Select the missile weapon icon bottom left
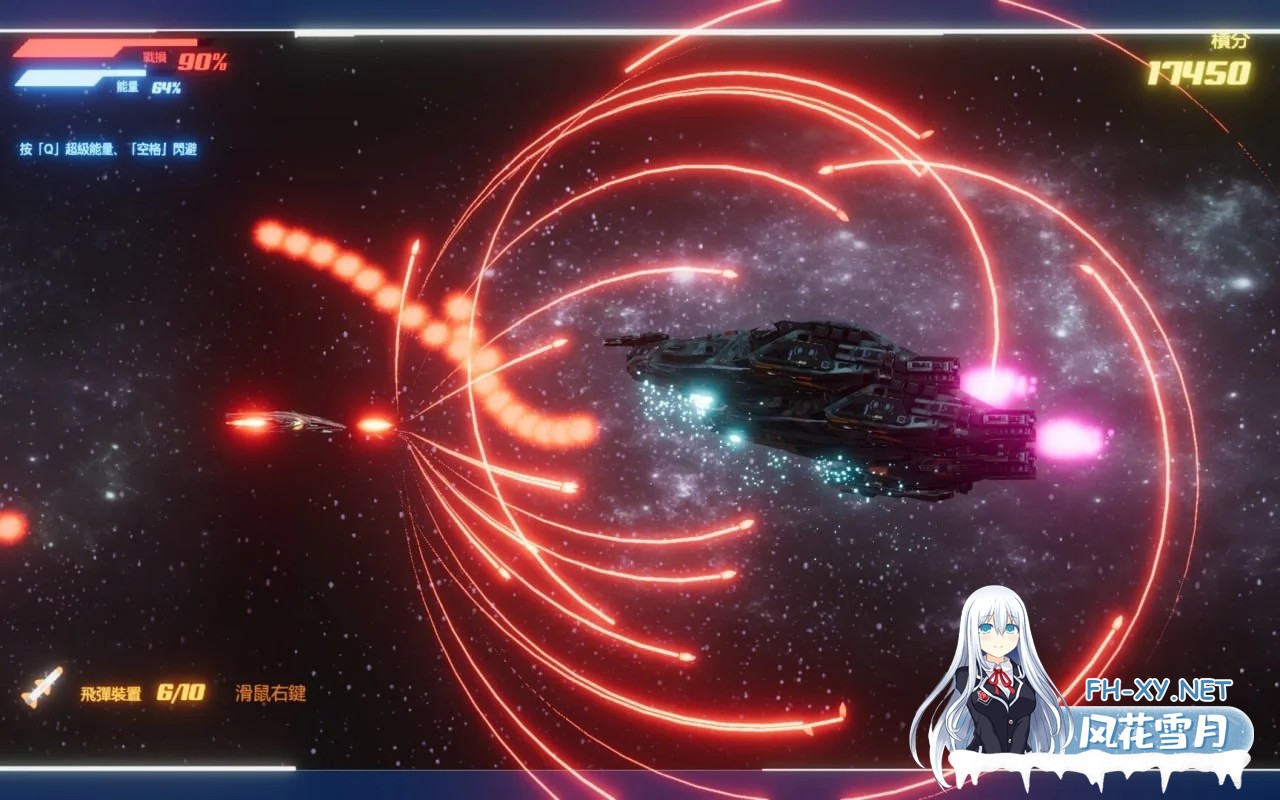Viewport: 1280px width, 800px height. tap(42, 688)
